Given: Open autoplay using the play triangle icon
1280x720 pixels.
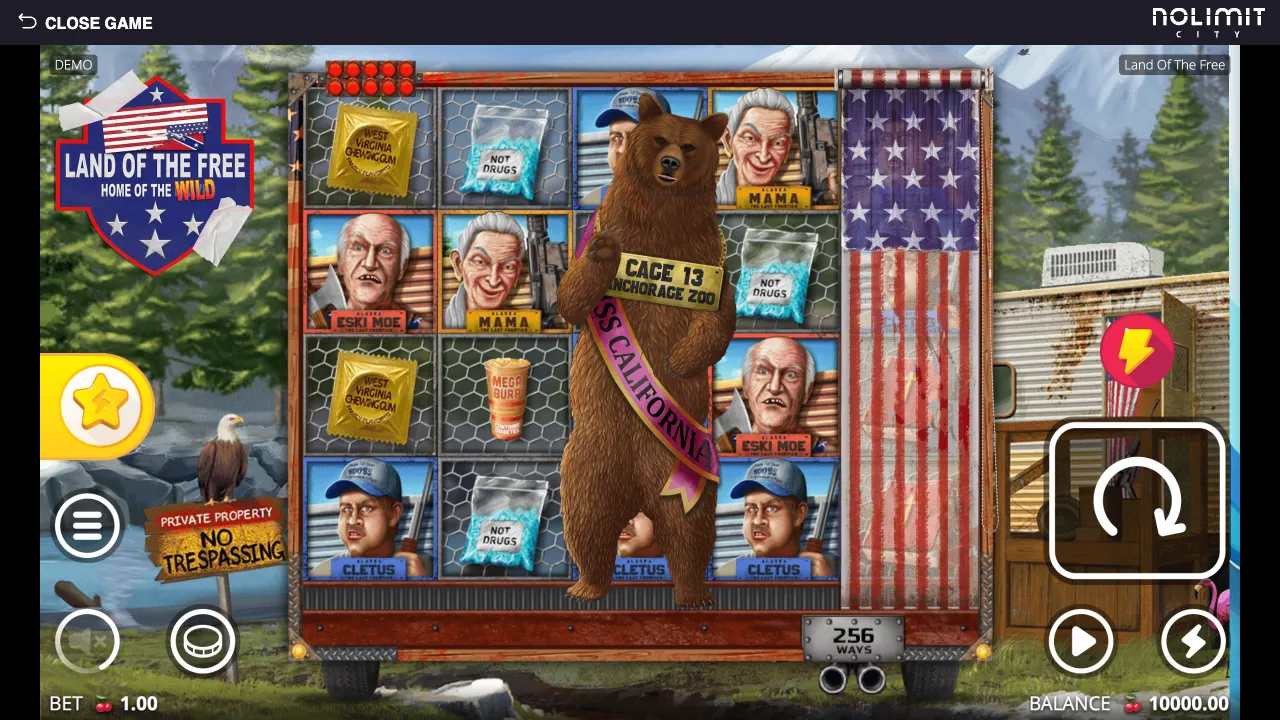Looking at the screenshot, I should tap(1081, 642).
